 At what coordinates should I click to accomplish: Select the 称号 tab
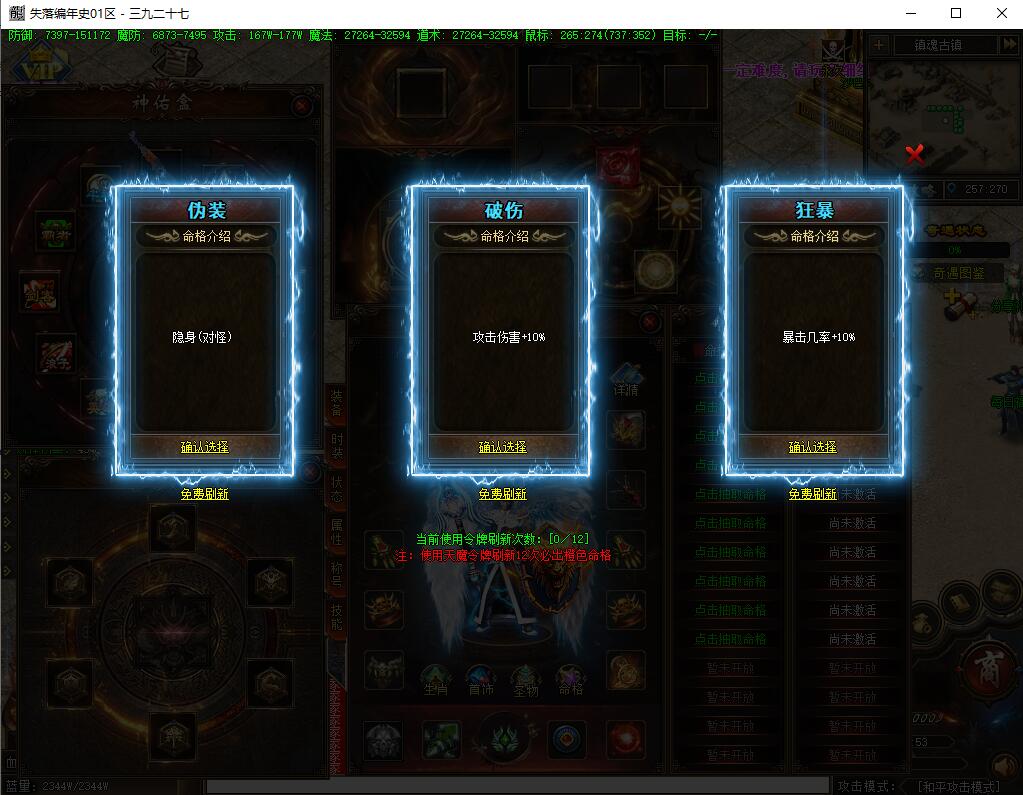tap(337, 574)
